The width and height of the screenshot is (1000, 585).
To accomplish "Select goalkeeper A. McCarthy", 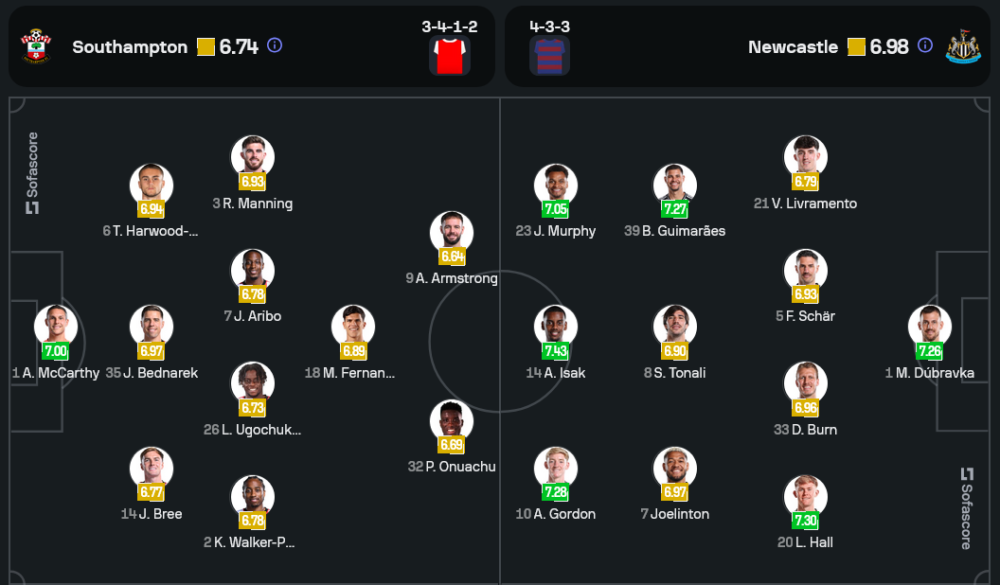I will click(56, 327).
